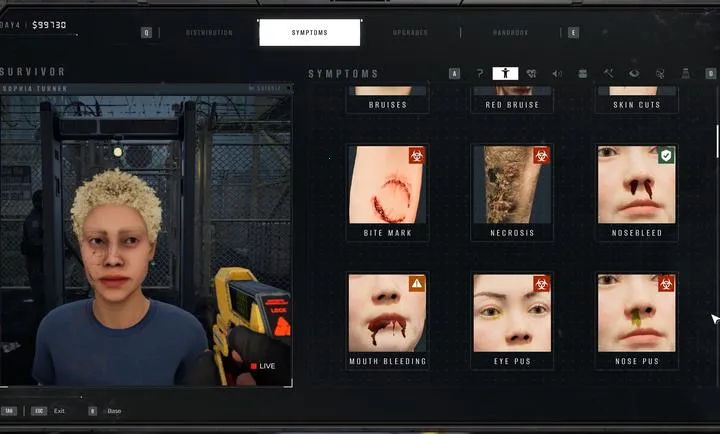Screen dimensions: 720x434
Task: Filter symptoms by the eye icon
Action: coord(634,73)
